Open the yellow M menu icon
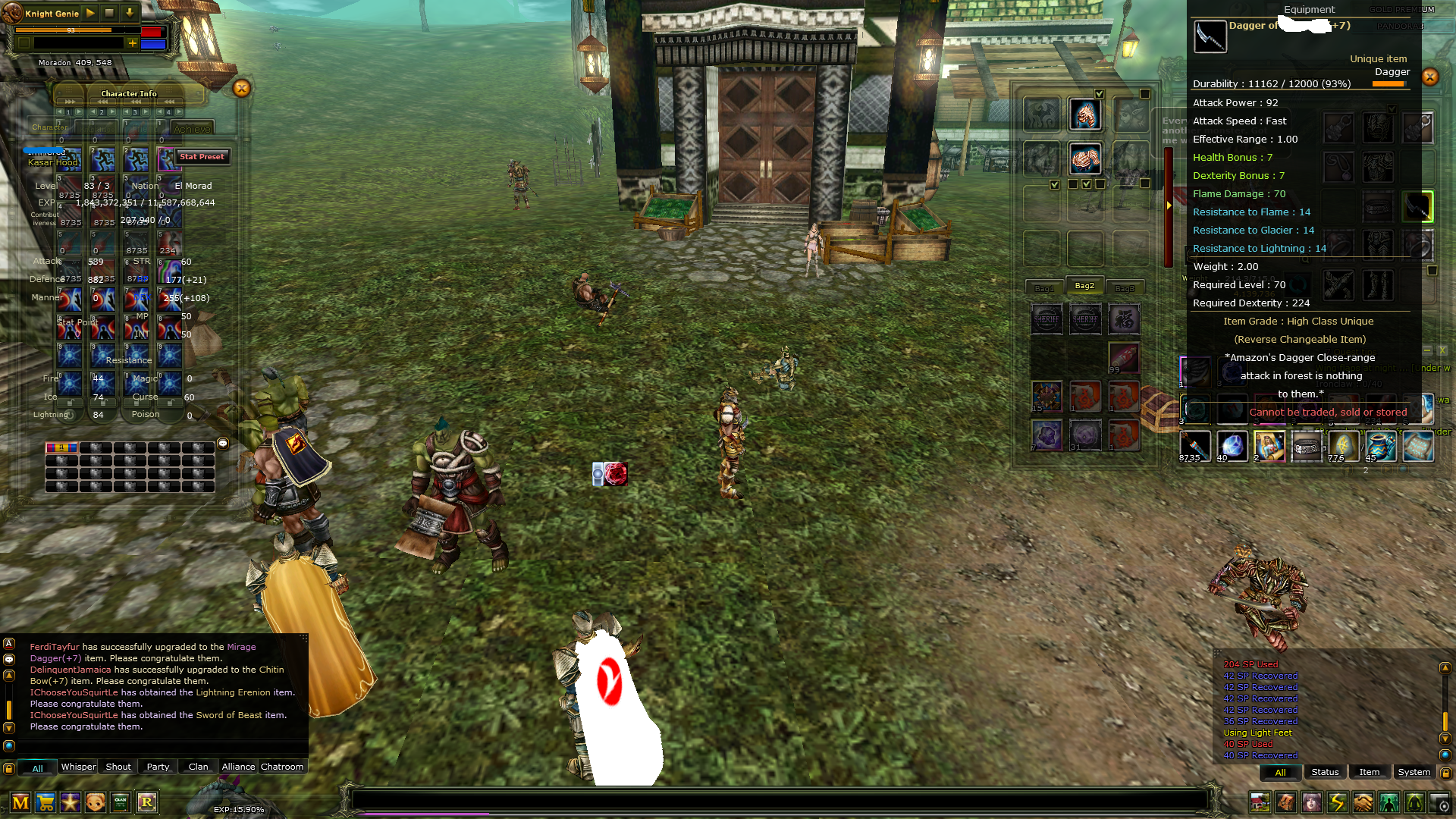 pyautogui.click(x=20, y=802)
